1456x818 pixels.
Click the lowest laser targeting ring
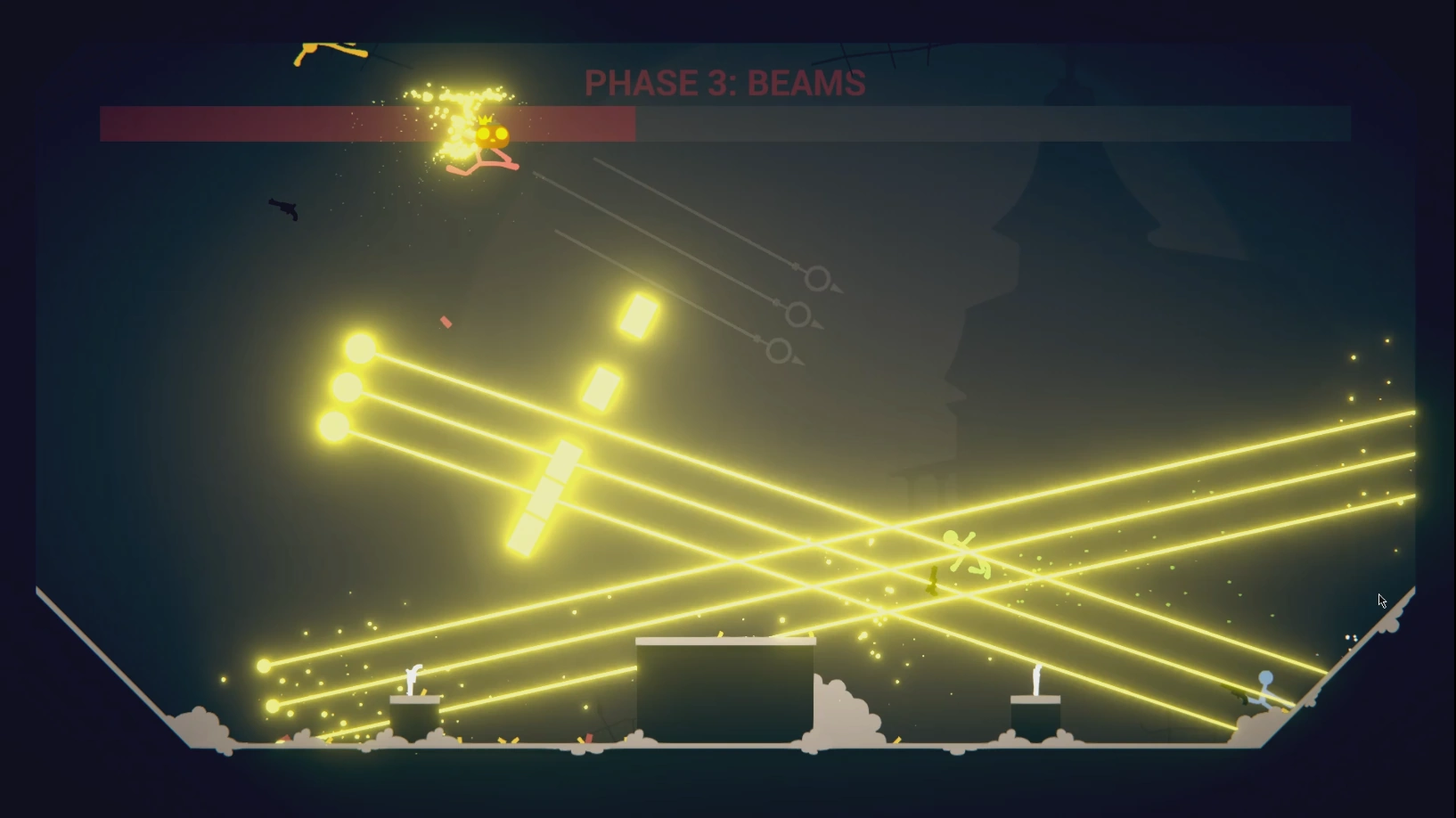click(781, 351)
